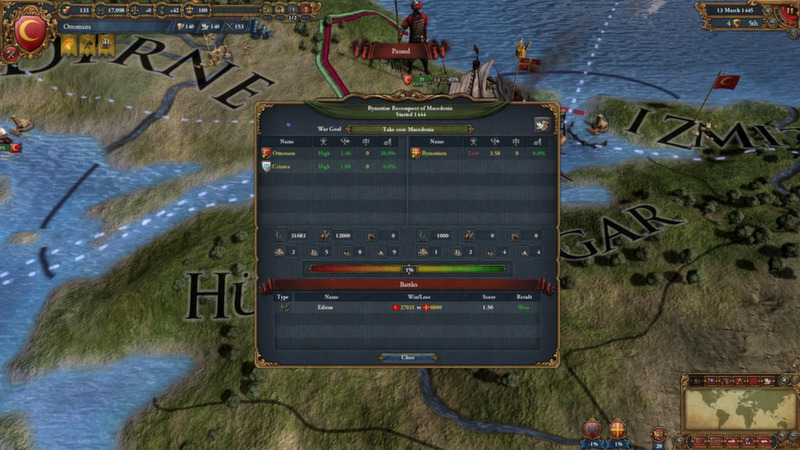Viewport: 800px width, 450px height.
Task: Click the peace dove icon in war window
Action: coord(541,125)
